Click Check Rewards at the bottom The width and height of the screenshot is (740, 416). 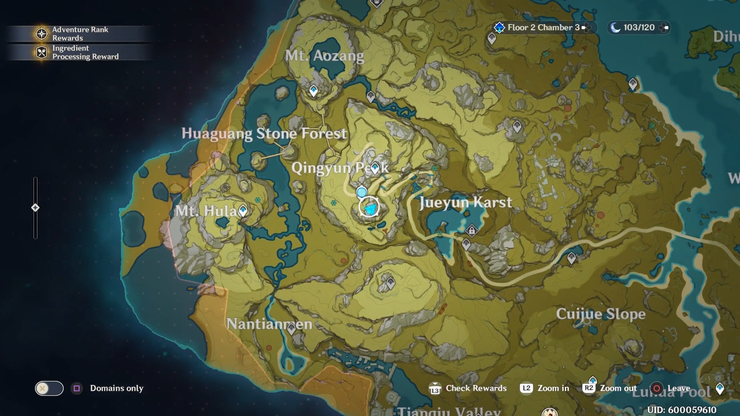pos(468,388)
